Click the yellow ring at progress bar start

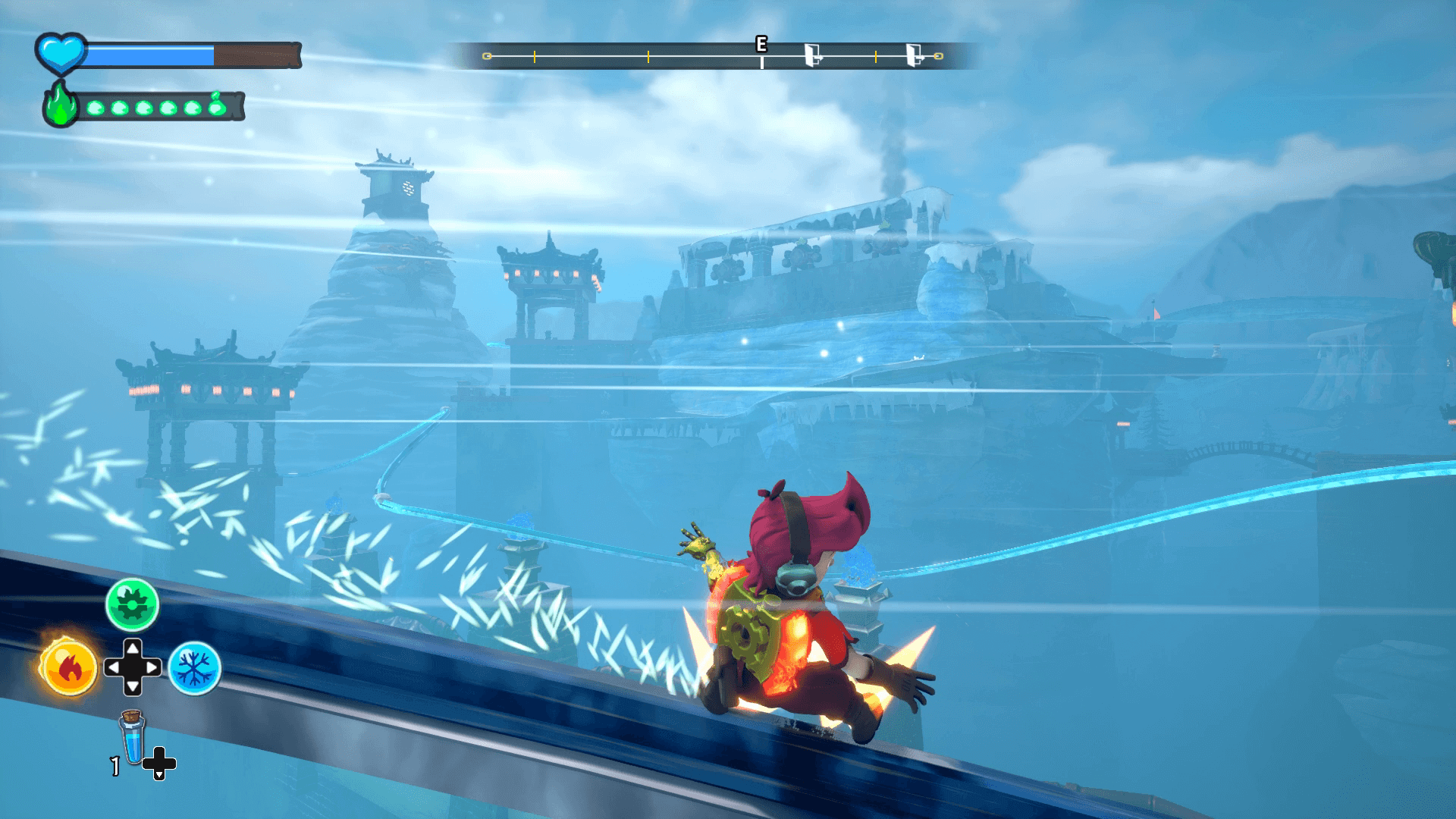tap(486, 55)
